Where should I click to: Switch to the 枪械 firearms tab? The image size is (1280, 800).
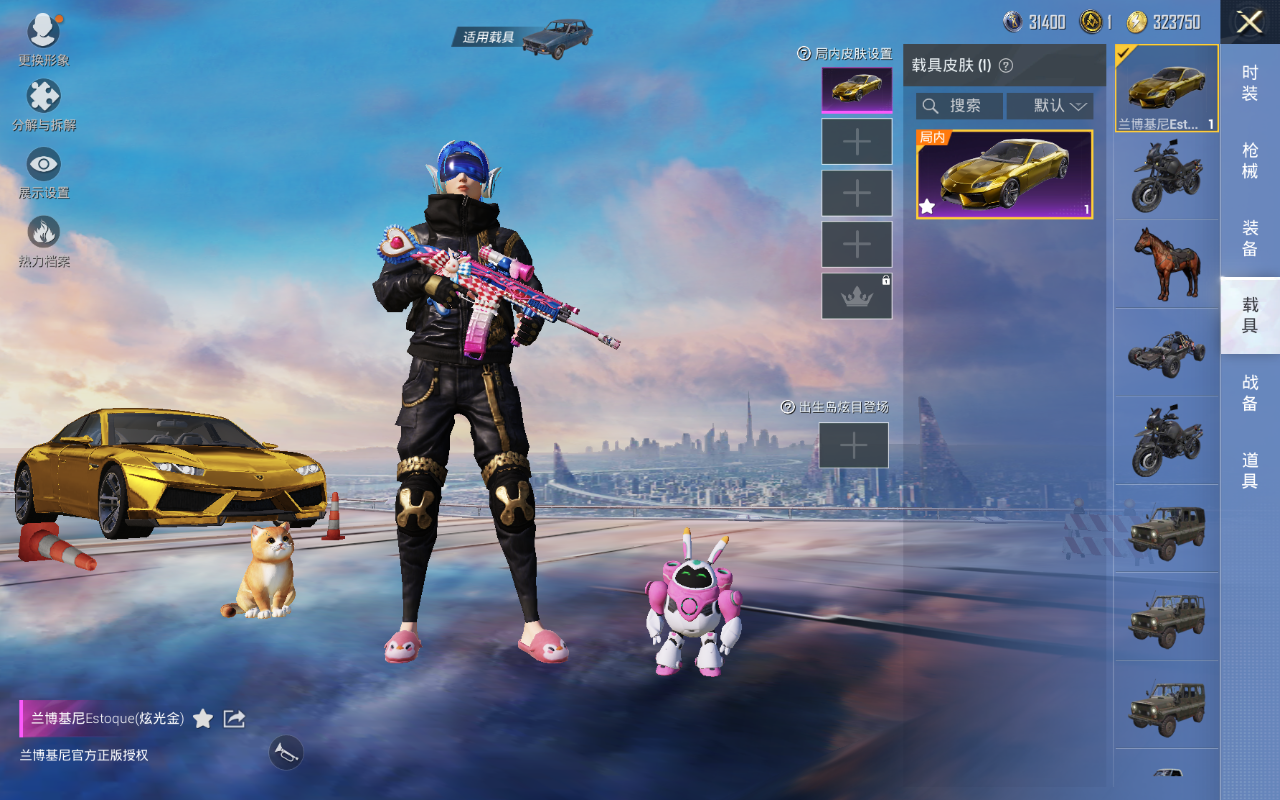click(x=1249, y=160)
